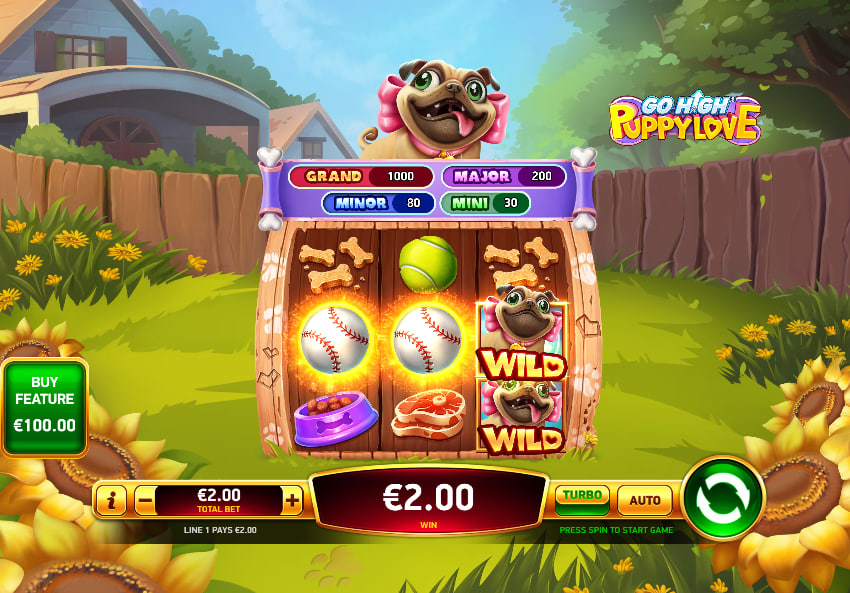This screenshot has width=850, height=593.
Task: Decrease the total bet with minus
Action: (x=145, y=500)
